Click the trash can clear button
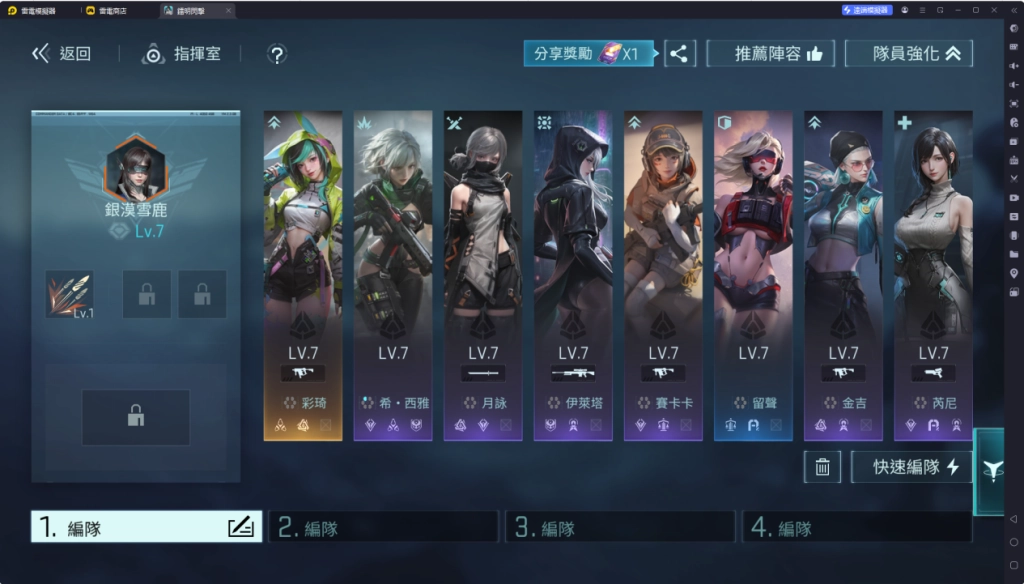Screen dimensions: 1024x584 click(822, 467)
